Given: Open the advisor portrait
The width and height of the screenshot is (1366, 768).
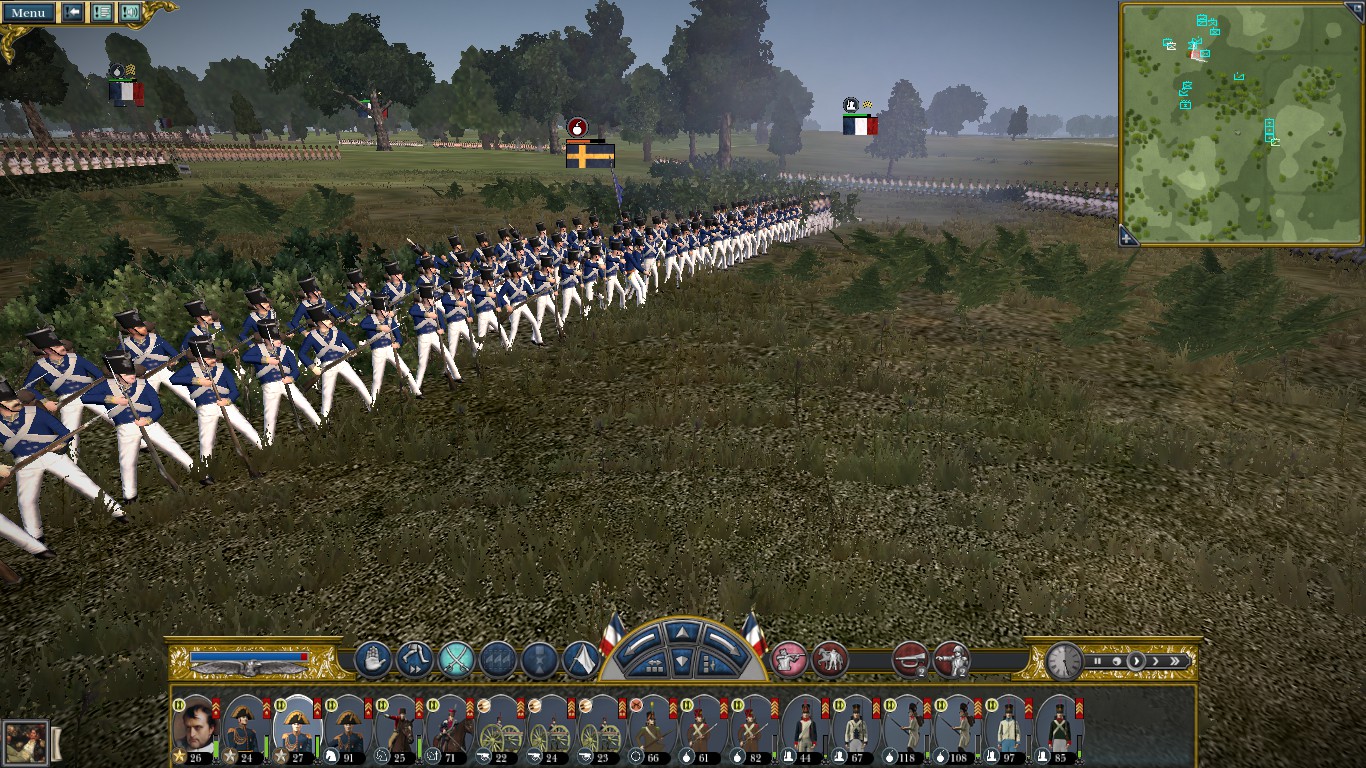Looking at the screenshot, I should (x=25, y=743).
